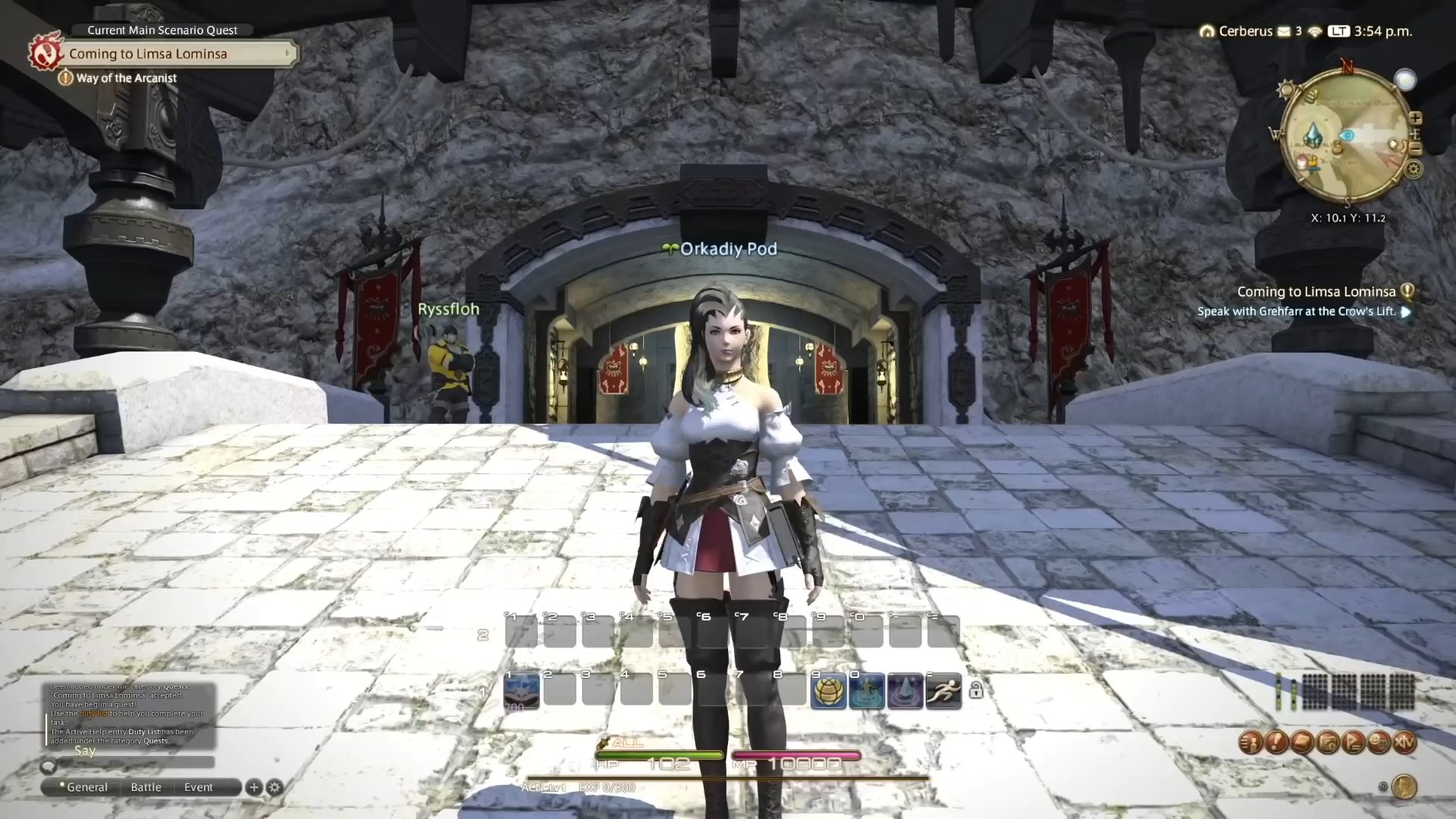This screenshot has height=819, width=1456.
Task: Open the Inventory bag icon
Action: coord(1303,742)
